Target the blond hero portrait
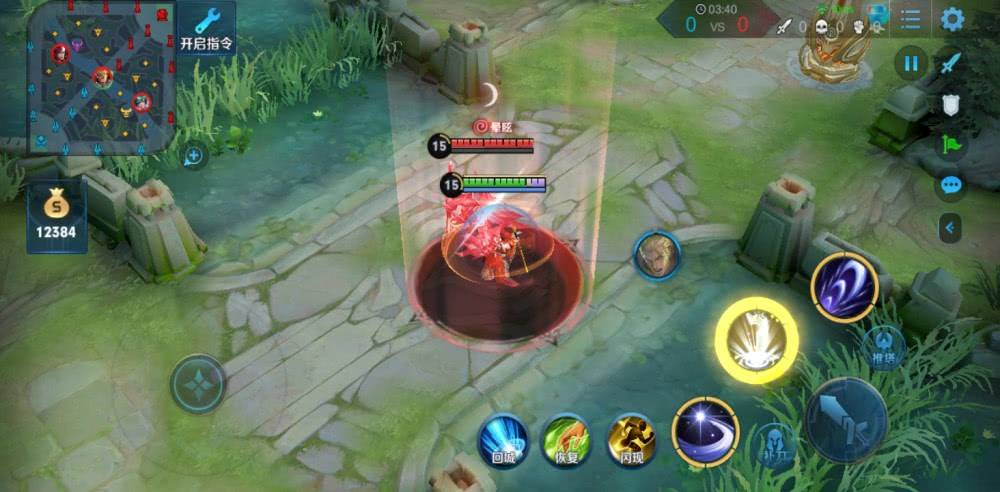Image resolution: width=1000 pixels, height=492 pixels. pos(657,256)
